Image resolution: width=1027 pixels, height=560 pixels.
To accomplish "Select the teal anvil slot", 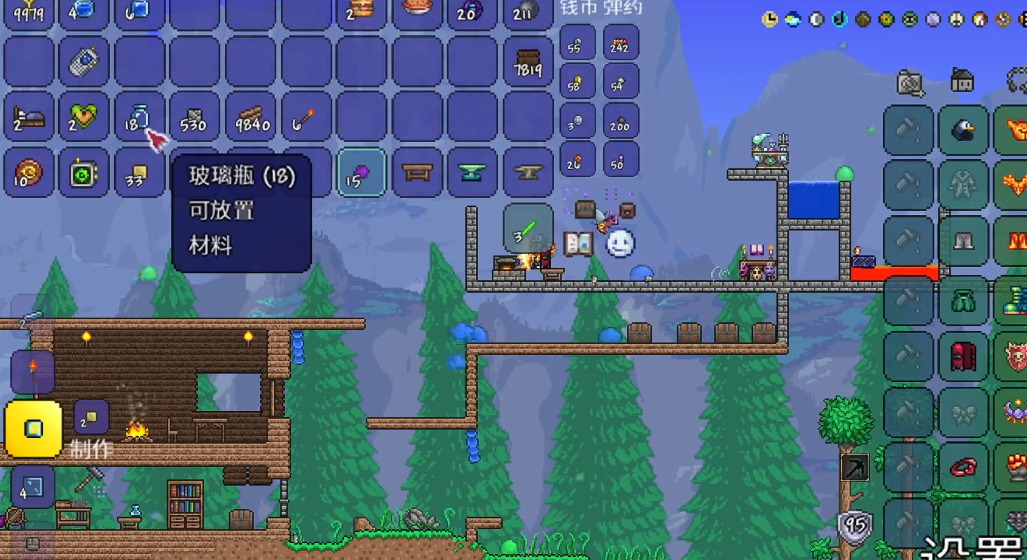I will tap(472, 172).
